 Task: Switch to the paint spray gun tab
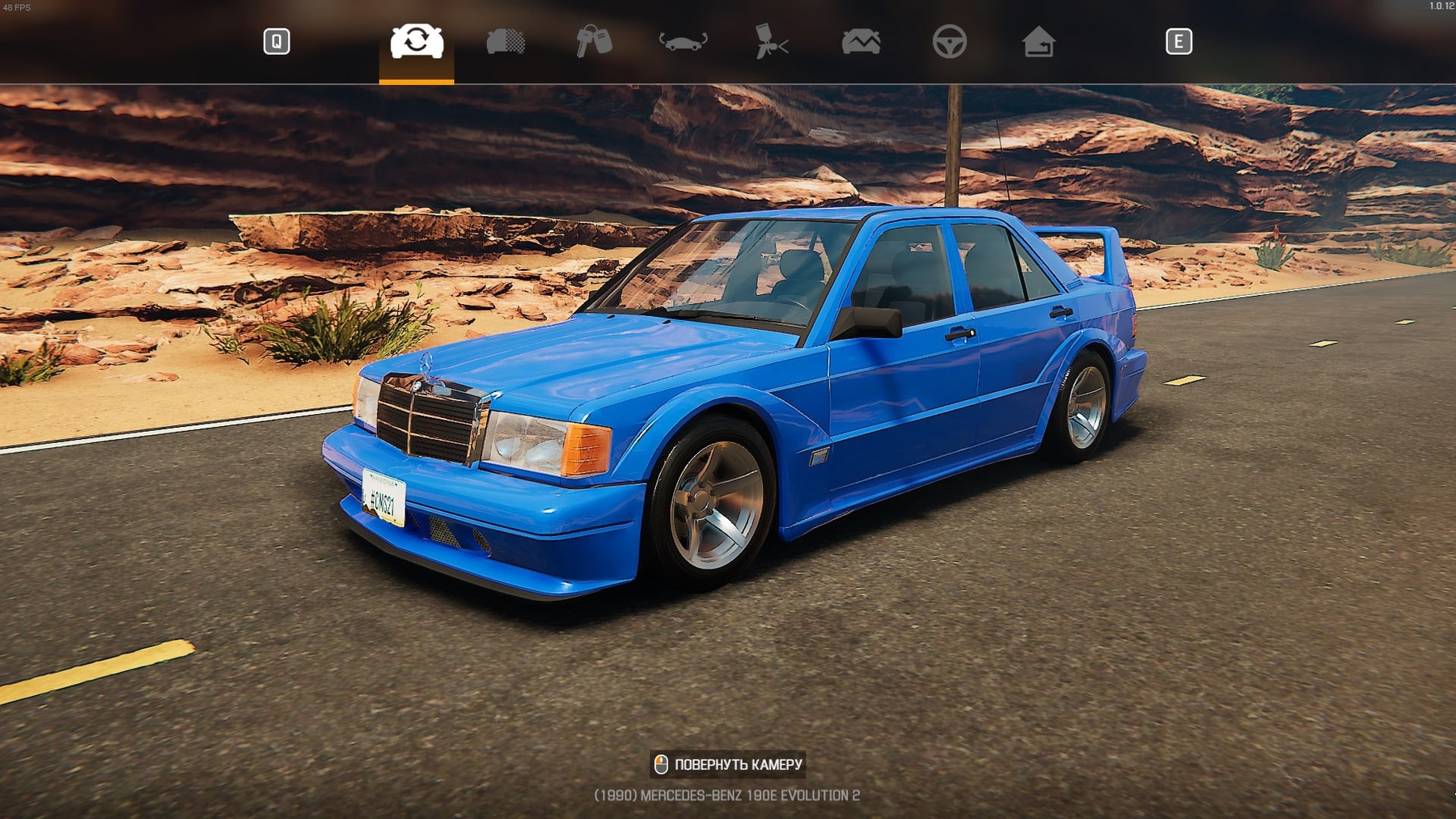(772, 41)
